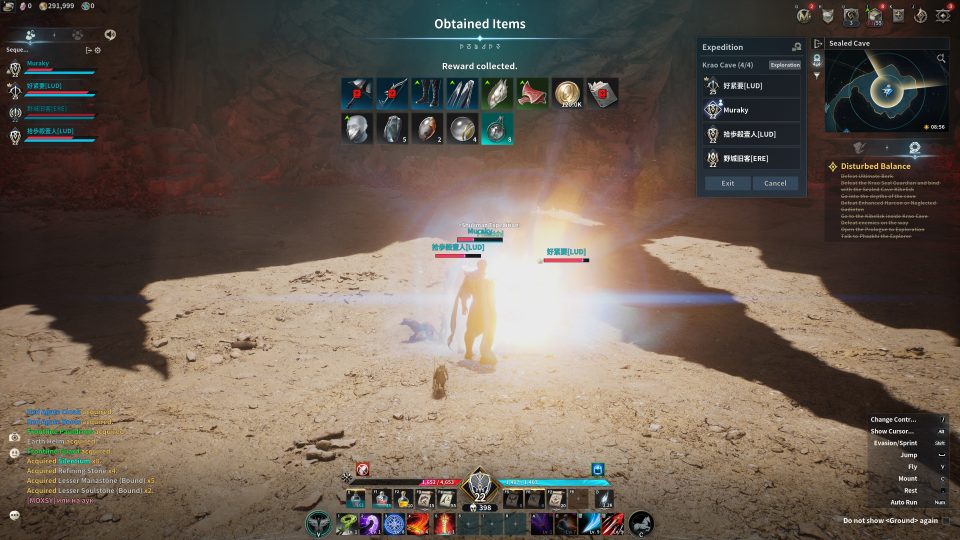Screen dimensions: 960x540
Task: Select the gold coin reward slot
Action: [x=568, y=93]
